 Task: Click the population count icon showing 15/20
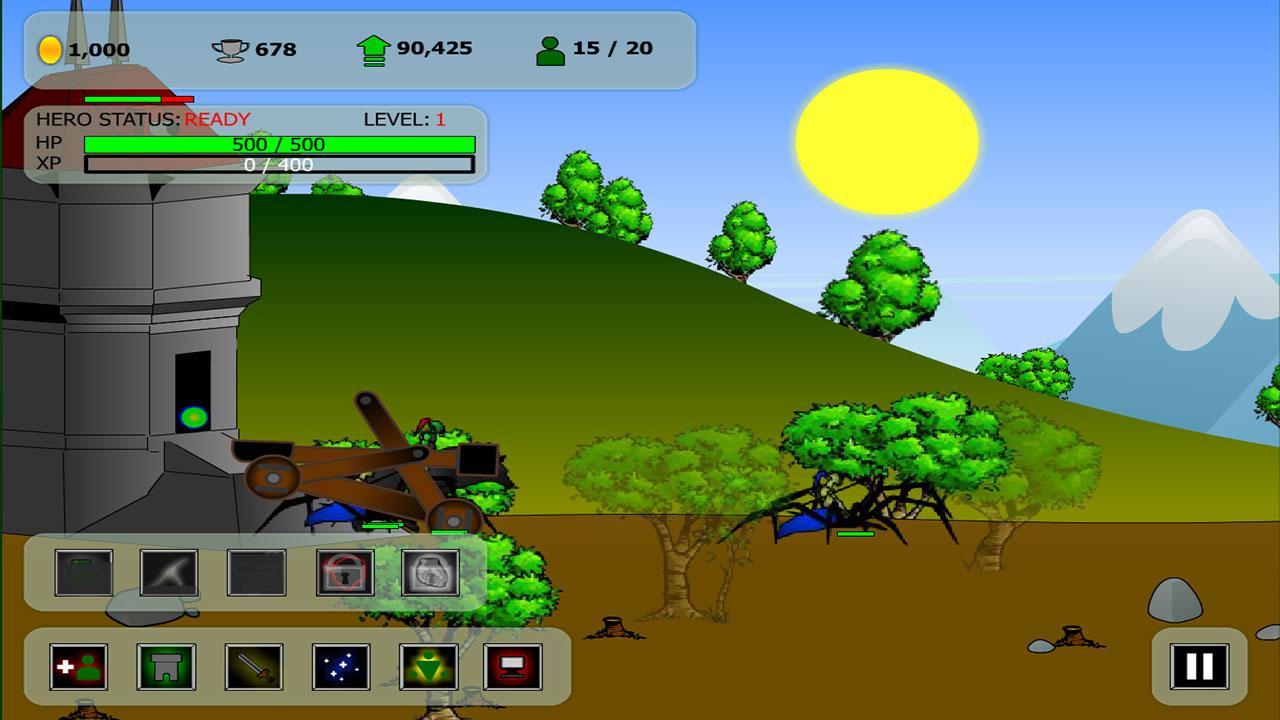550,46
